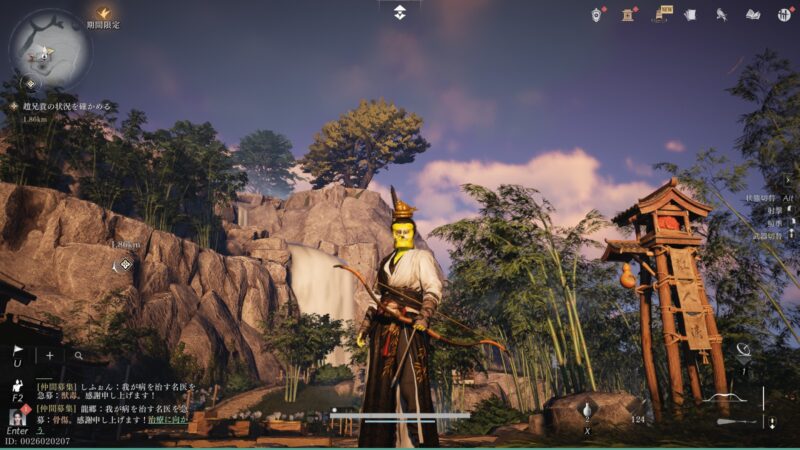Viewport: 800px width, 450px height.
Task: Click the plus button above the chat
Action: click(x=50, y=355)
